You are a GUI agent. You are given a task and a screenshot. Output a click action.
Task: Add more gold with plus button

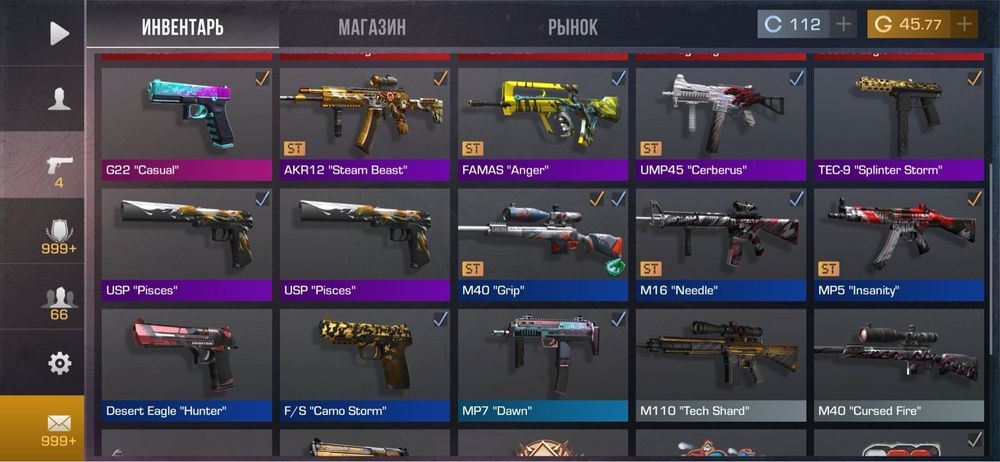pos(964,25)
